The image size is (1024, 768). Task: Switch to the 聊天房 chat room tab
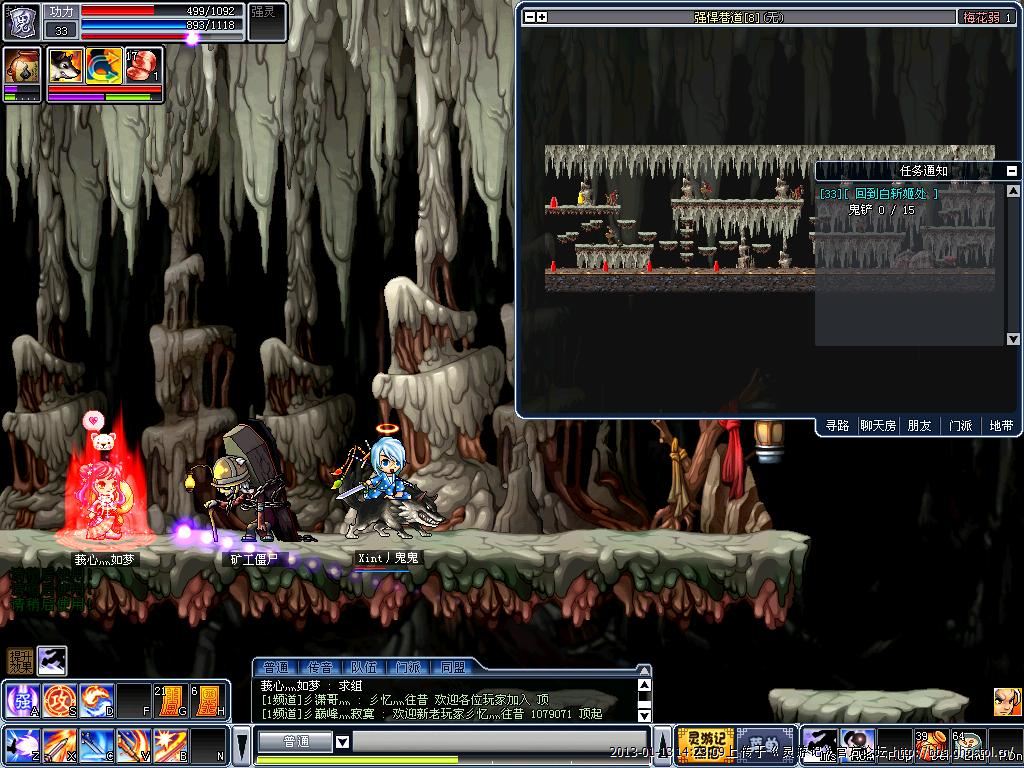coord(878,426)
